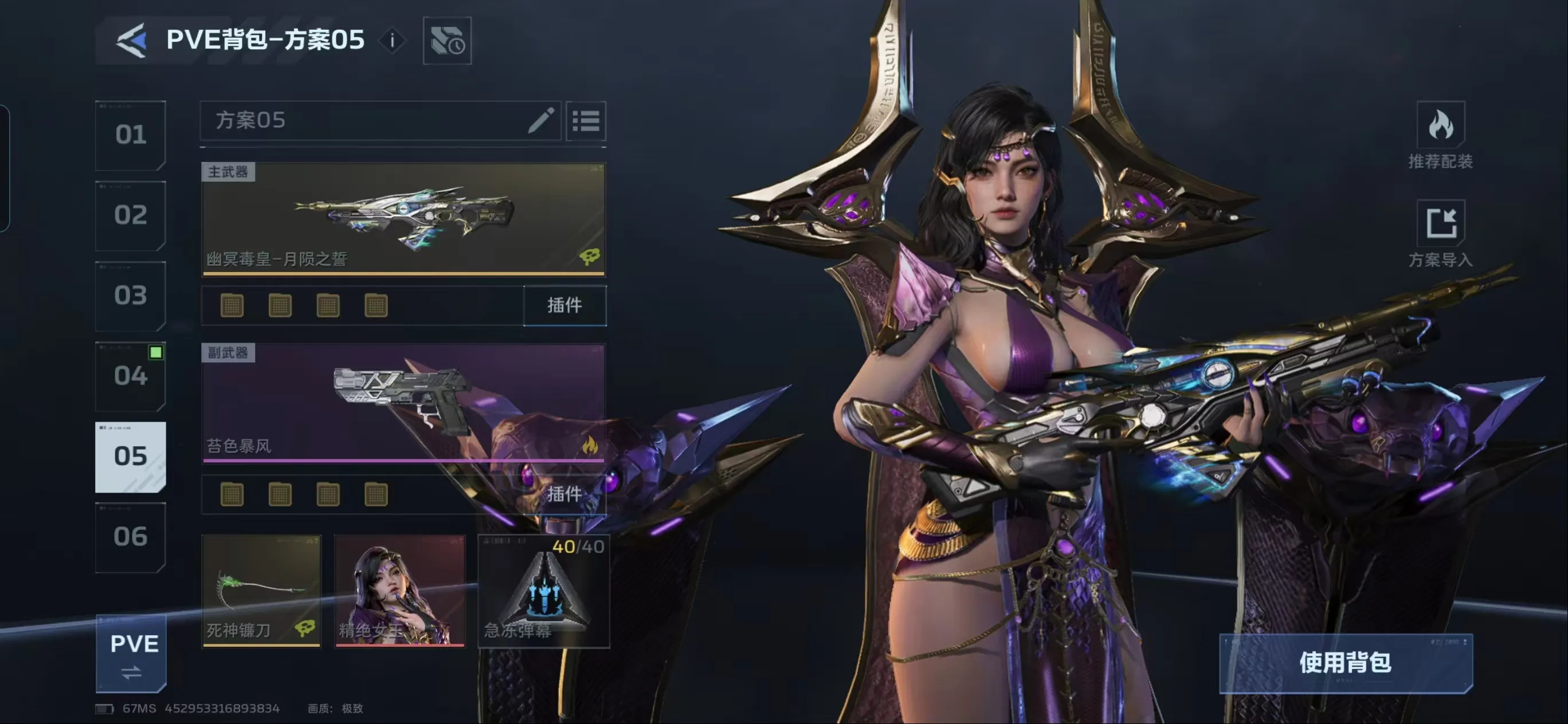1568x724 pixels.
Task: Go back with the arrow button
Action: click(131, 40)
